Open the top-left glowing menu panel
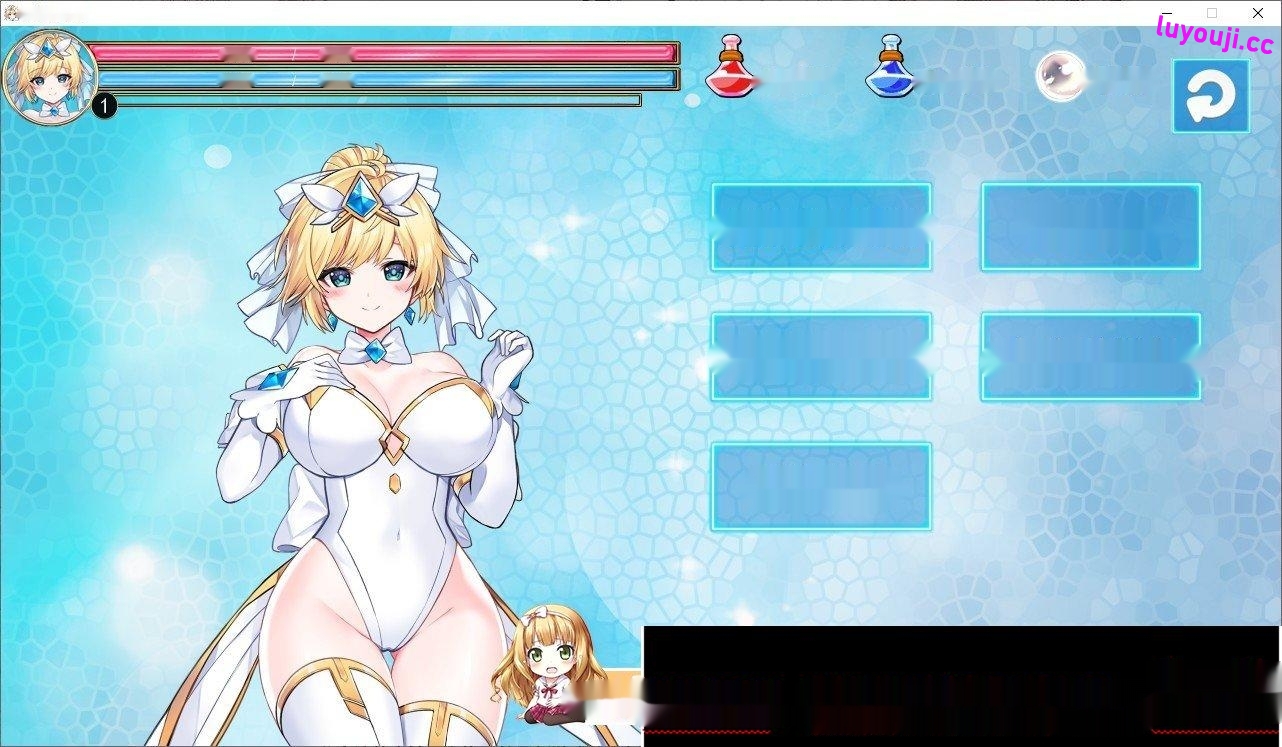The image size is (1282, 747). point(820,227)
